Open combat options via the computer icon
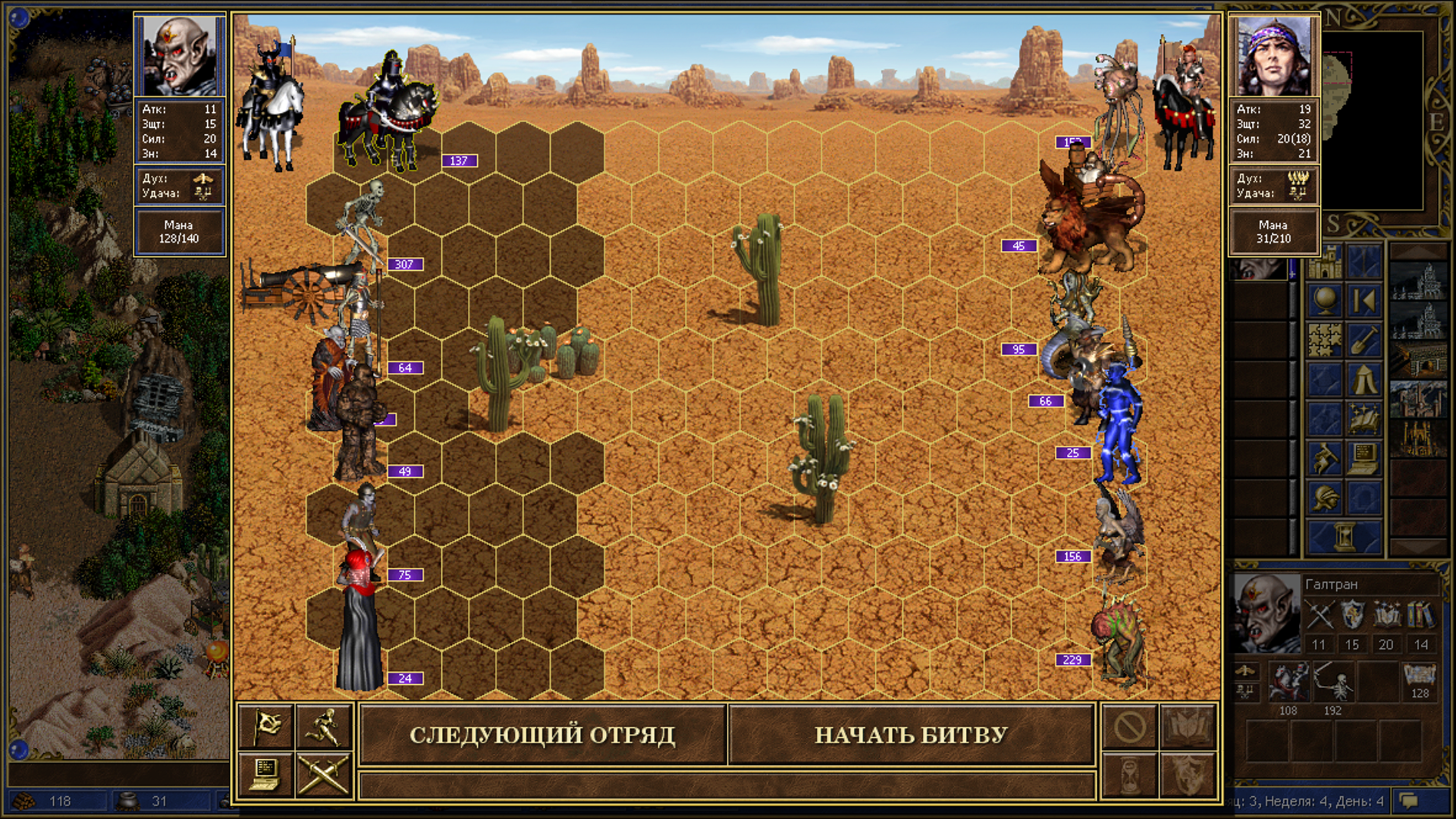 tap(265, 774)
